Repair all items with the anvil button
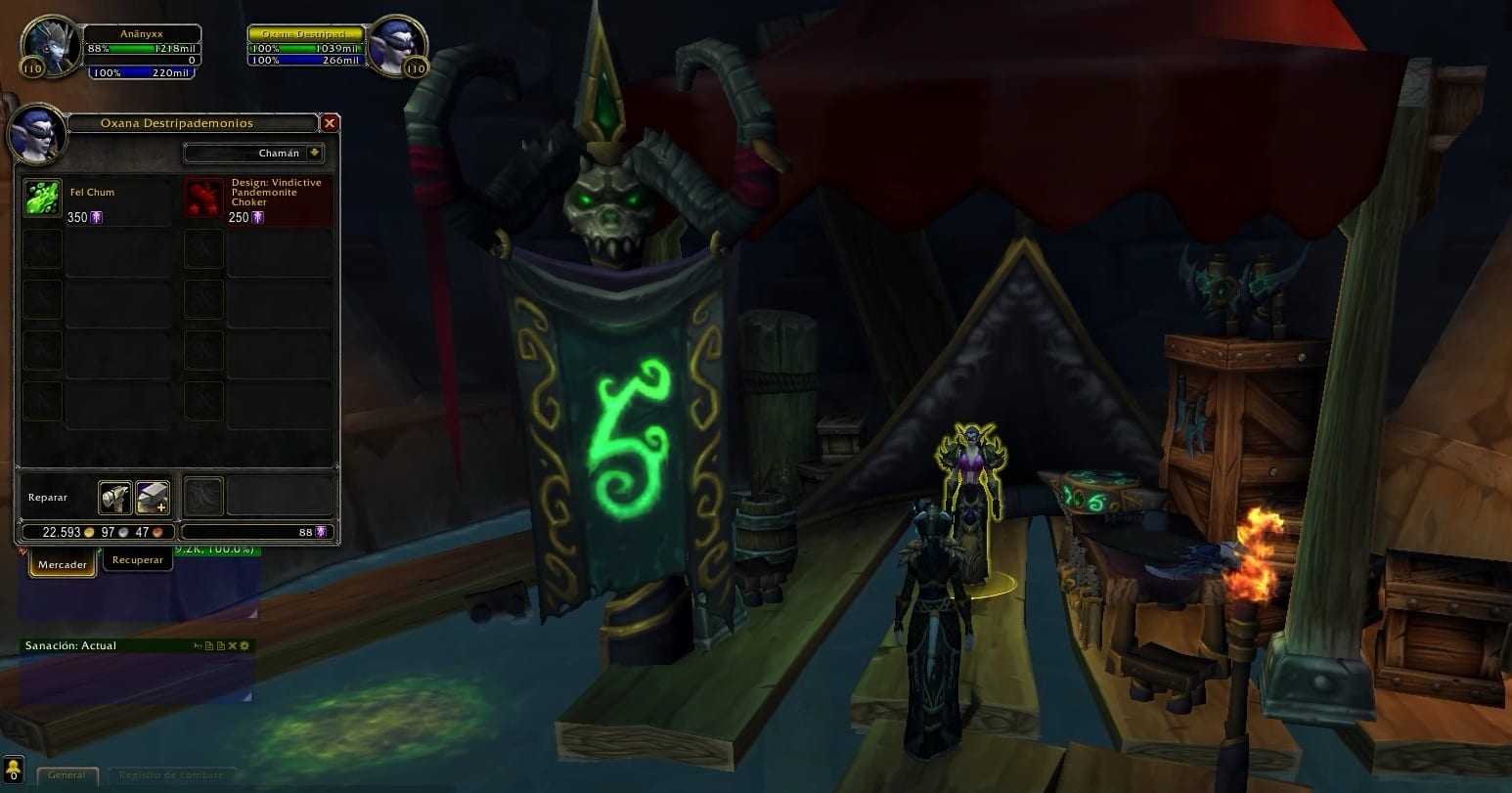Screen dimensions: 1512x793 [152, 498]
